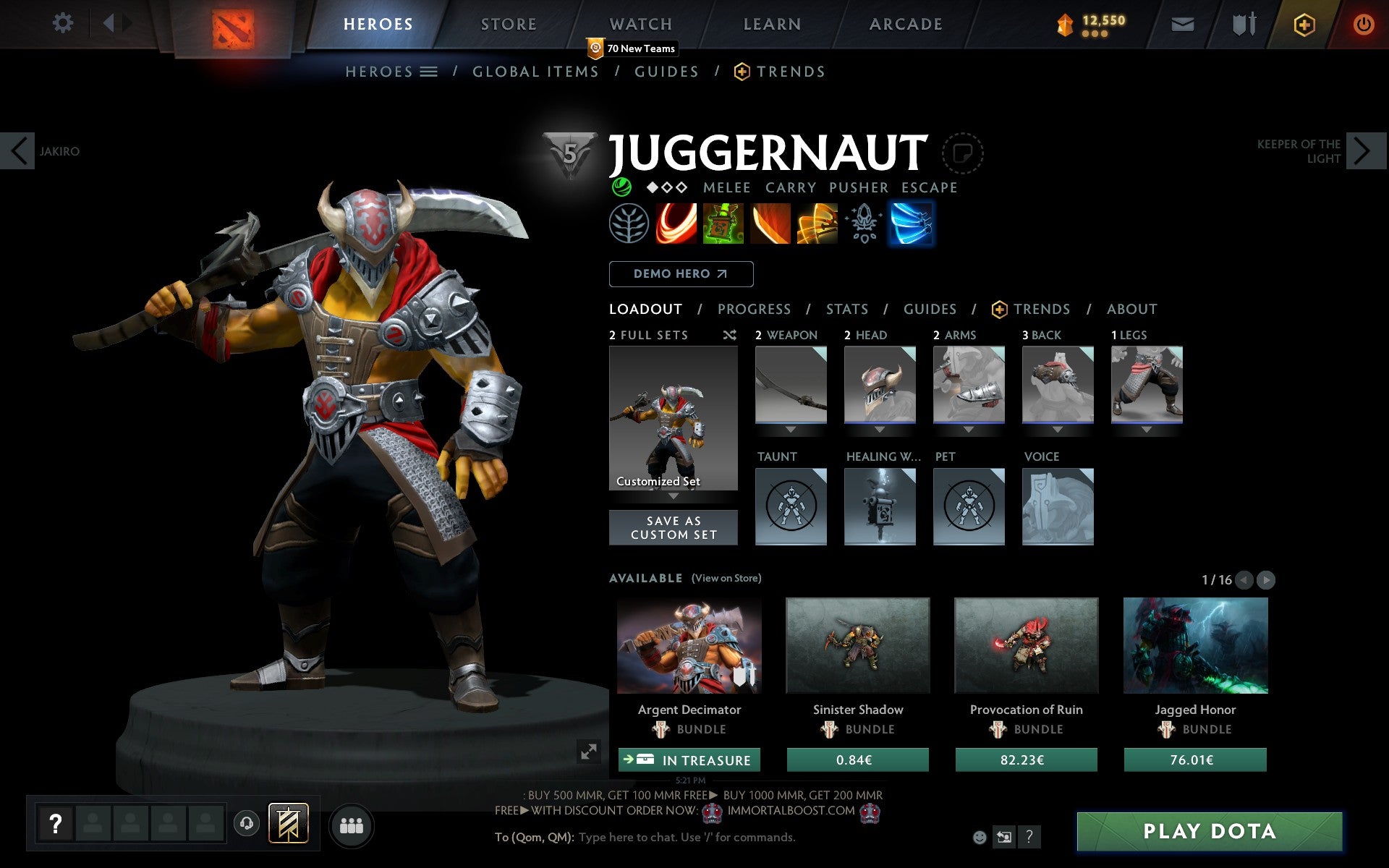Switch to the STATS tab
The height and width of the screenshot is (868, 1389).
[x=846, y=309]
